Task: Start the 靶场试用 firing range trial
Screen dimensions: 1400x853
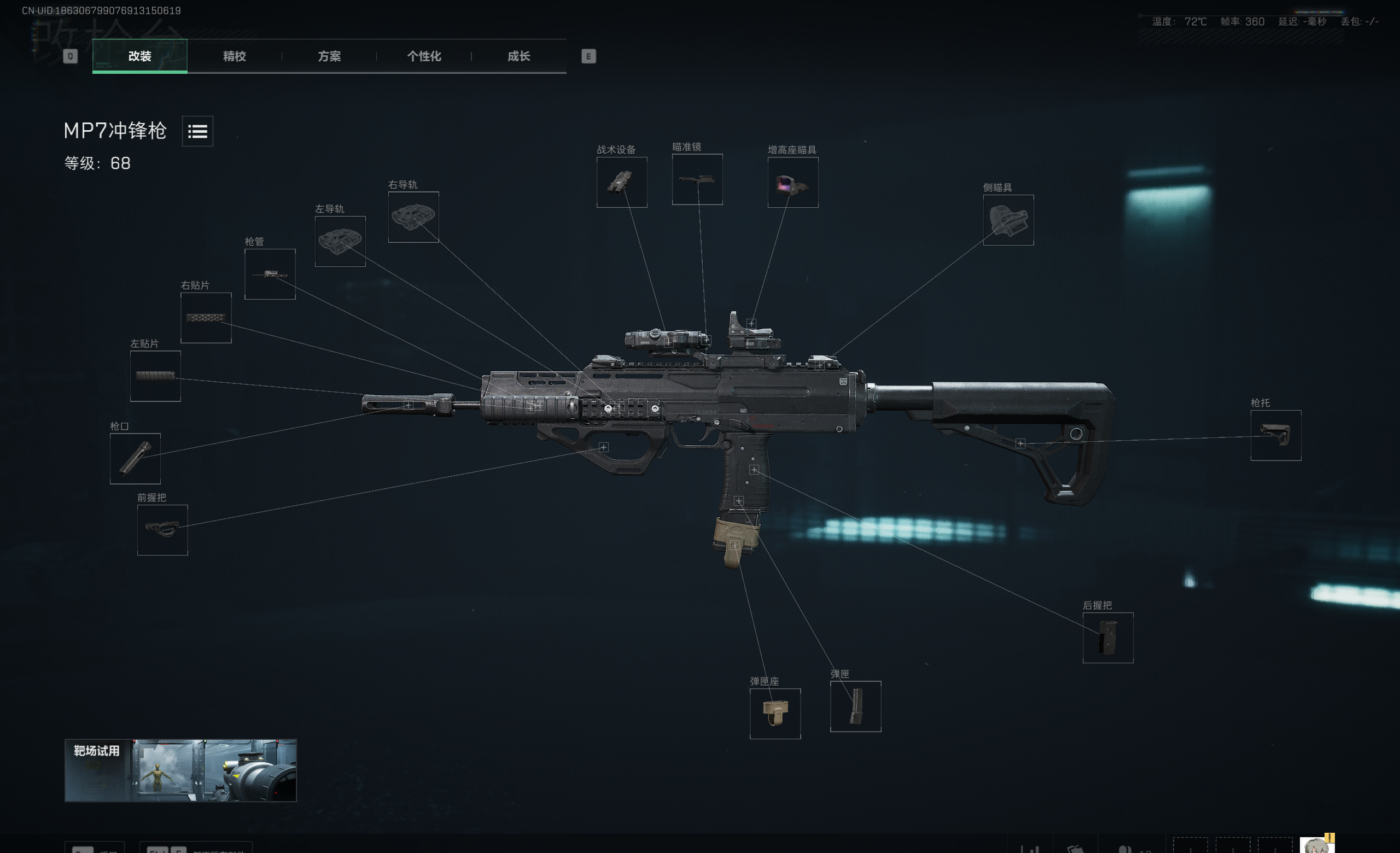Action: 180,770
